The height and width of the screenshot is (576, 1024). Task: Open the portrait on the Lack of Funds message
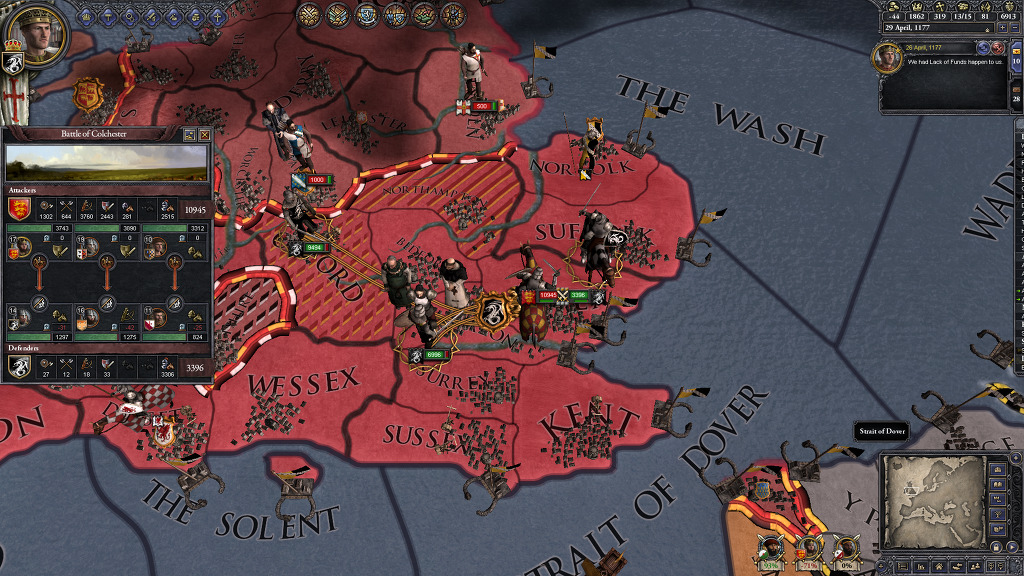coord(887,57)
